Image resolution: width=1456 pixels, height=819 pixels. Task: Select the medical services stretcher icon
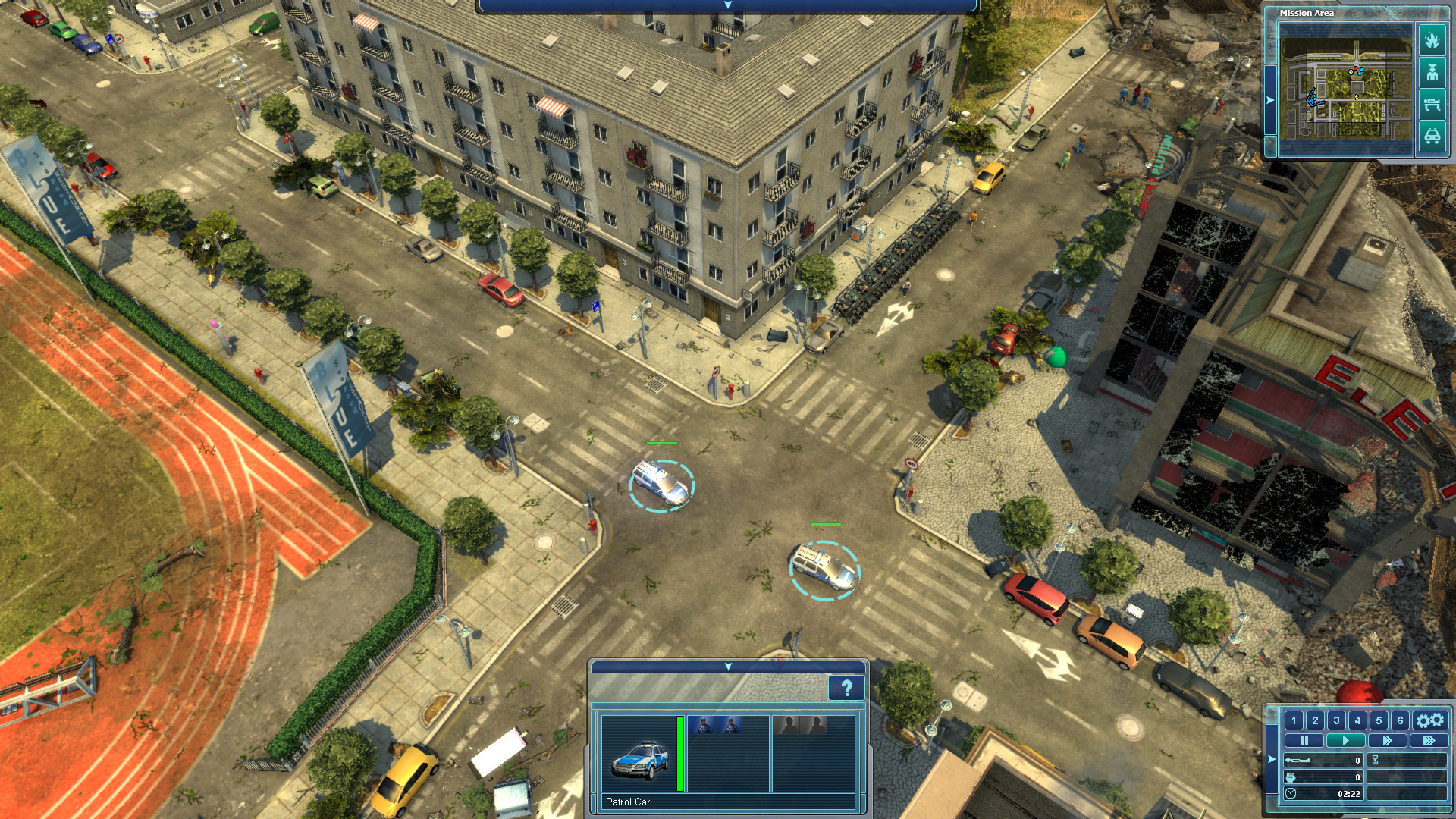pos(1432,102)
